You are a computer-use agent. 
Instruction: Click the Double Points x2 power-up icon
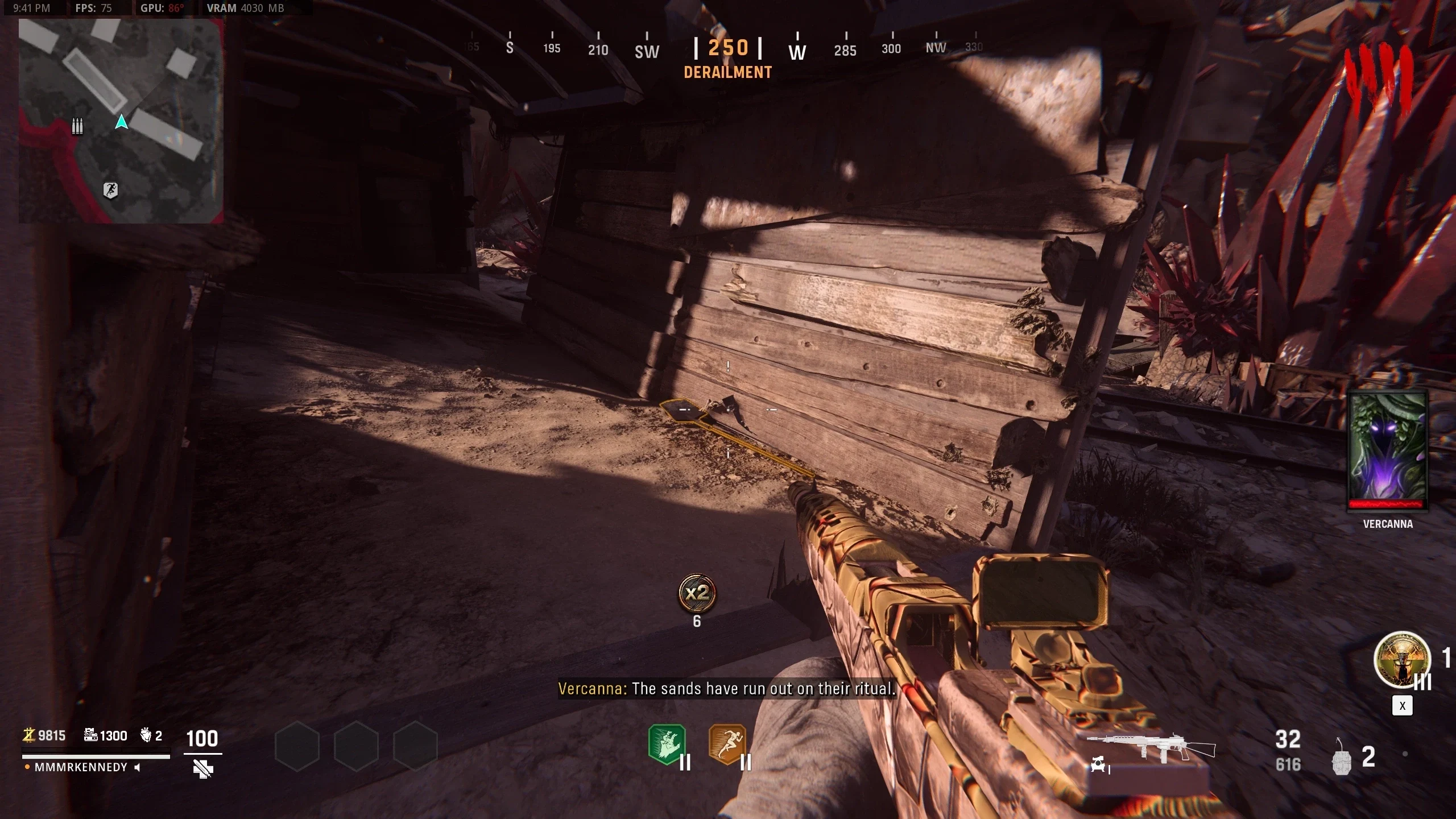[697, 594]
